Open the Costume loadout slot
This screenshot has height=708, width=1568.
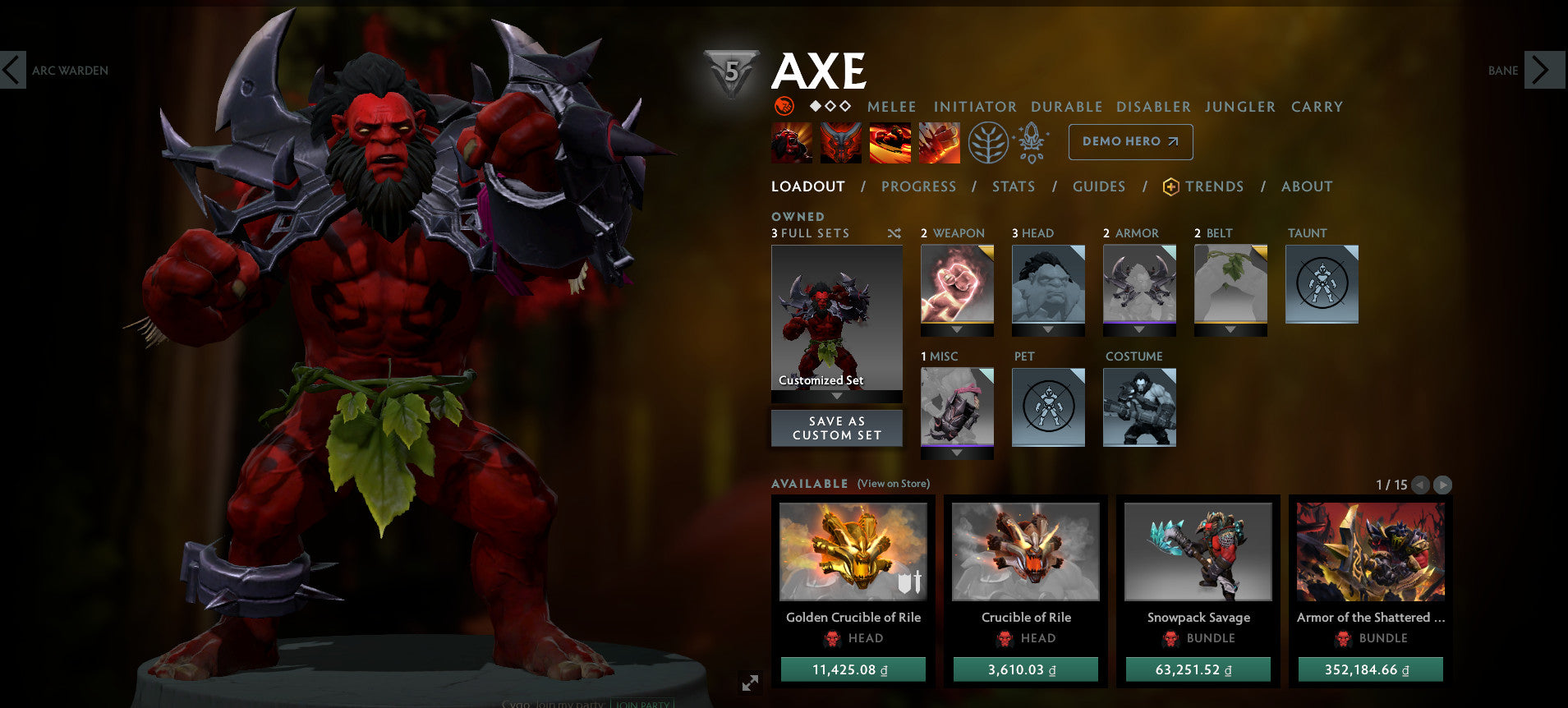click(x=1139, y=407)
